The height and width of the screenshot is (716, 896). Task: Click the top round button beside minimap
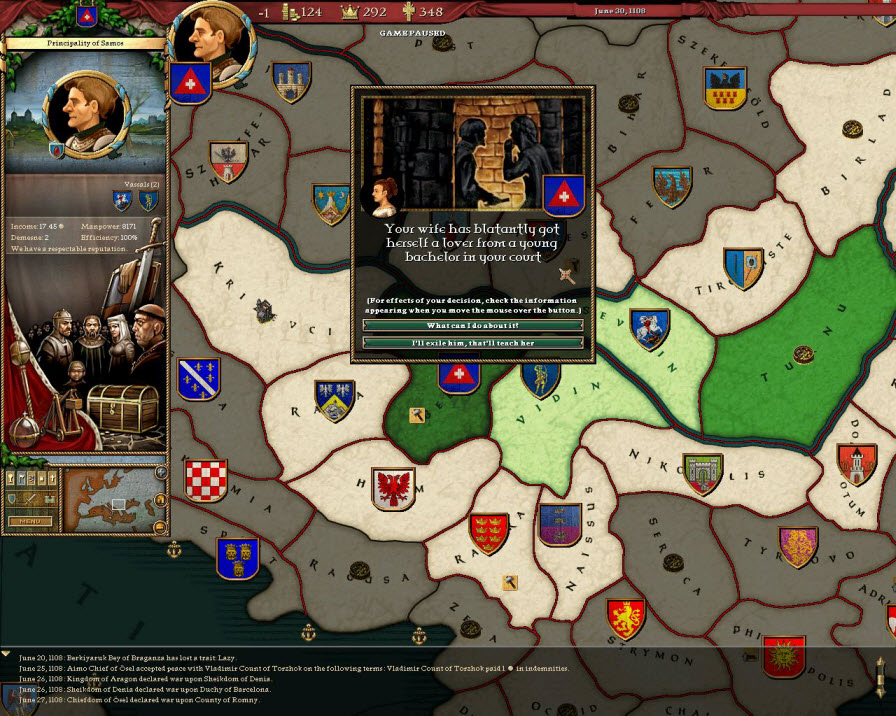pyautogui.click(x=161, y=473)
